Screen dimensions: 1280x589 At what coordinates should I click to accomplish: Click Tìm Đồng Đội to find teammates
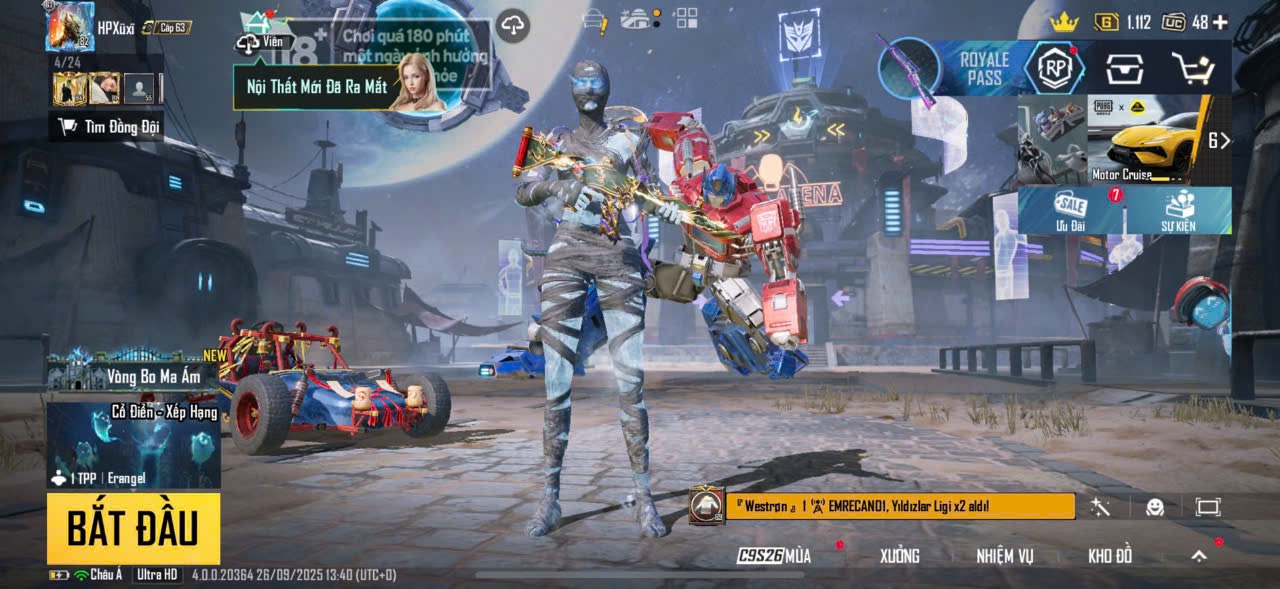(108, 127)
